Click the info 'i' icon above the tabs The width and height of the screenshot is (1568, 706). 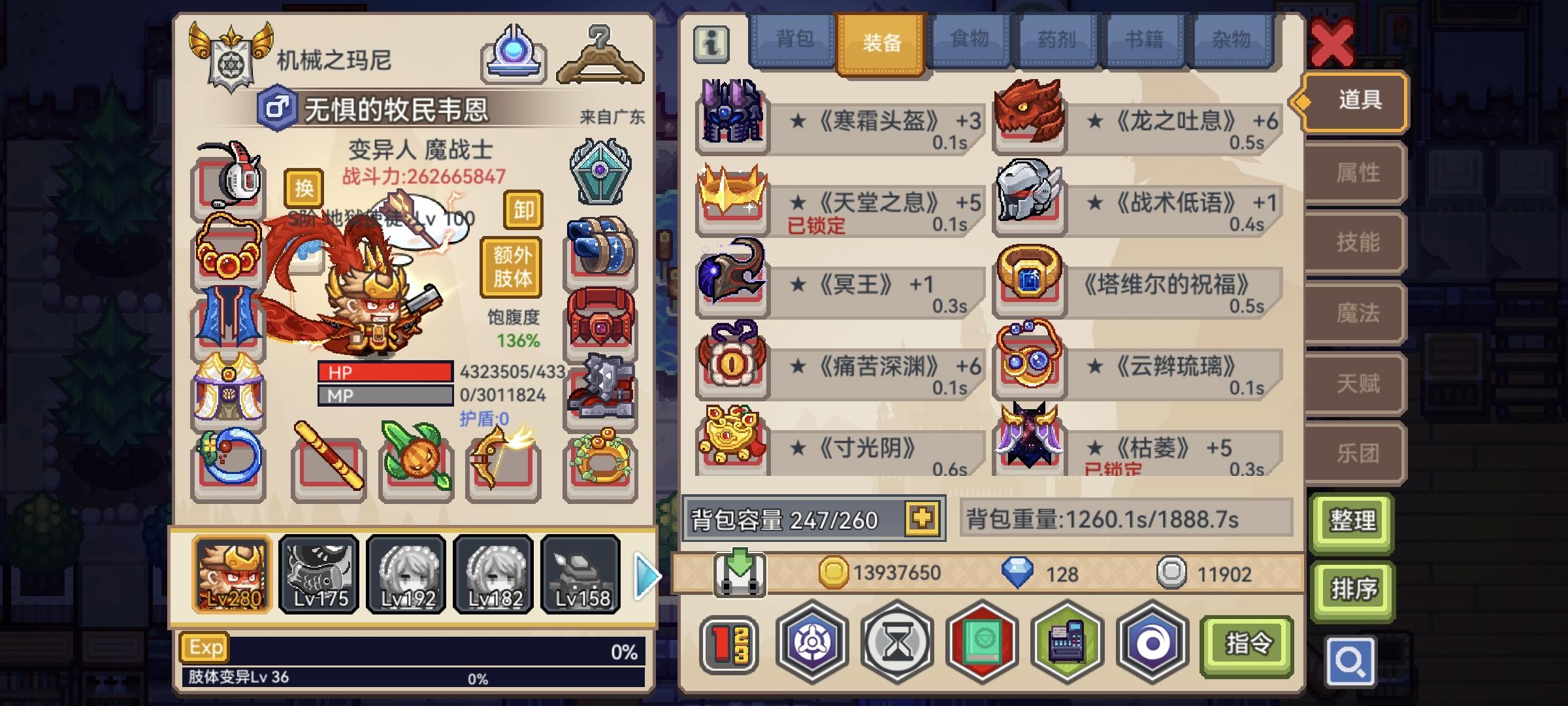click(712, 42)
